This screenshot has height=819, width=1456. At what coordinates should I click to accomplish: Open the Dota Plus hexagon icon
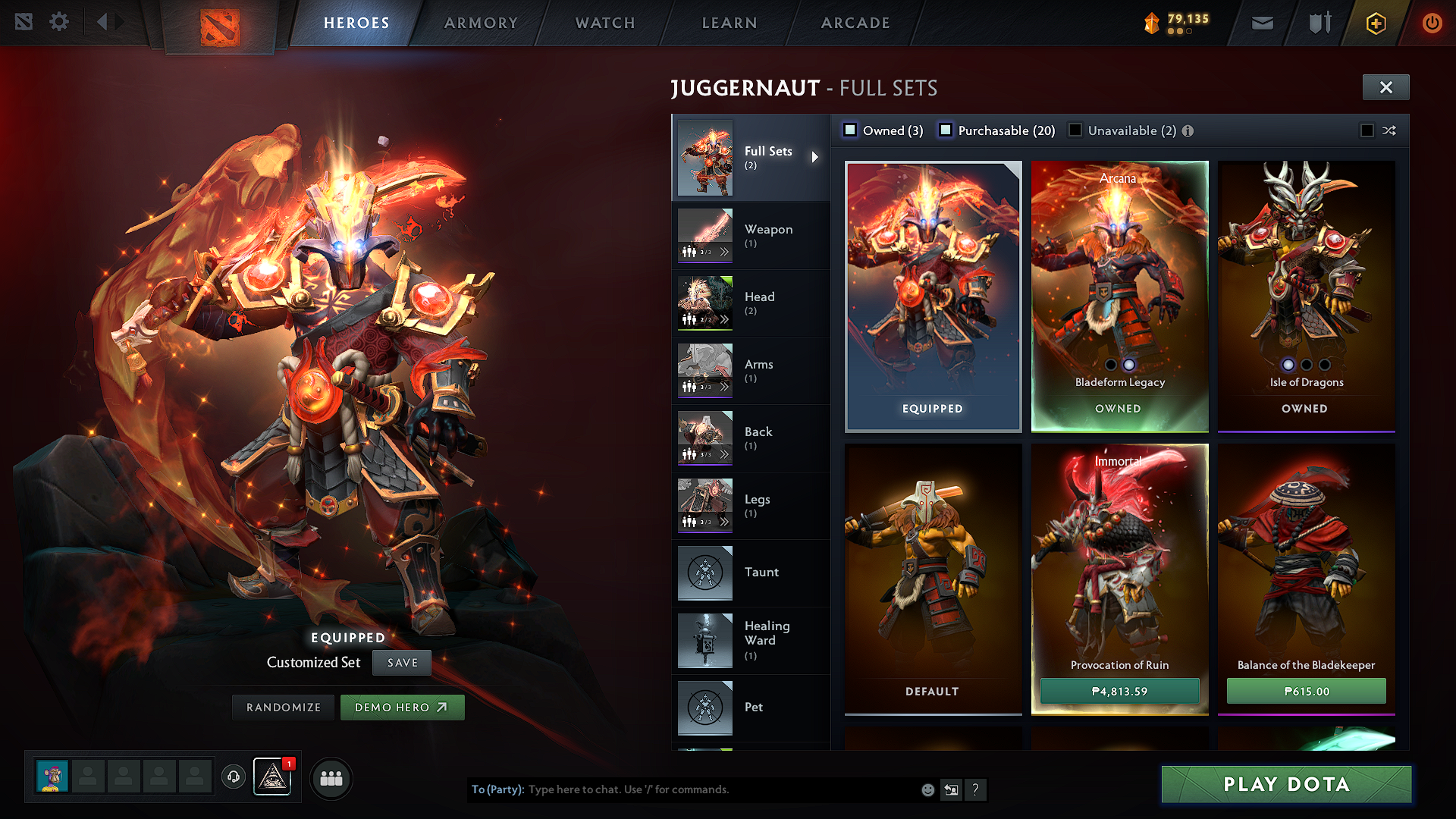[x=1375, y=23]
